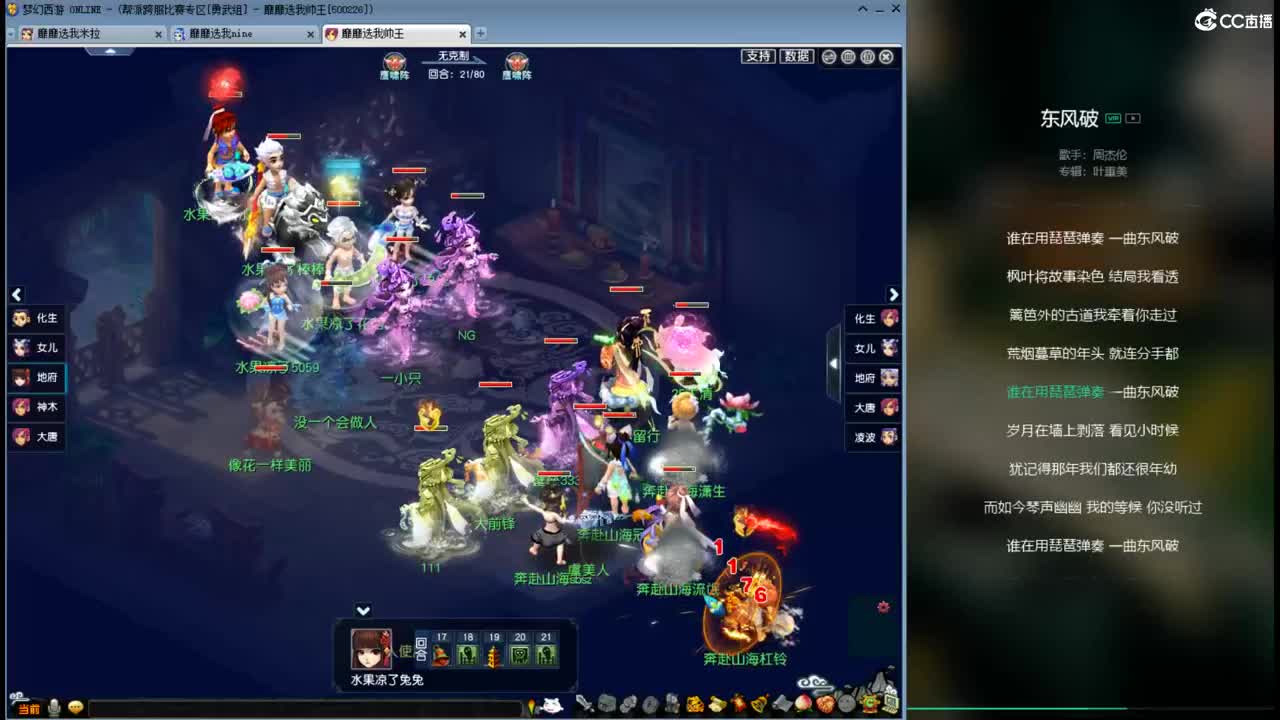Screen dimensions: 1280x720
Task: Expand the left party list with the left chevron
Action: pyautogui.click(x=16, y=295)
